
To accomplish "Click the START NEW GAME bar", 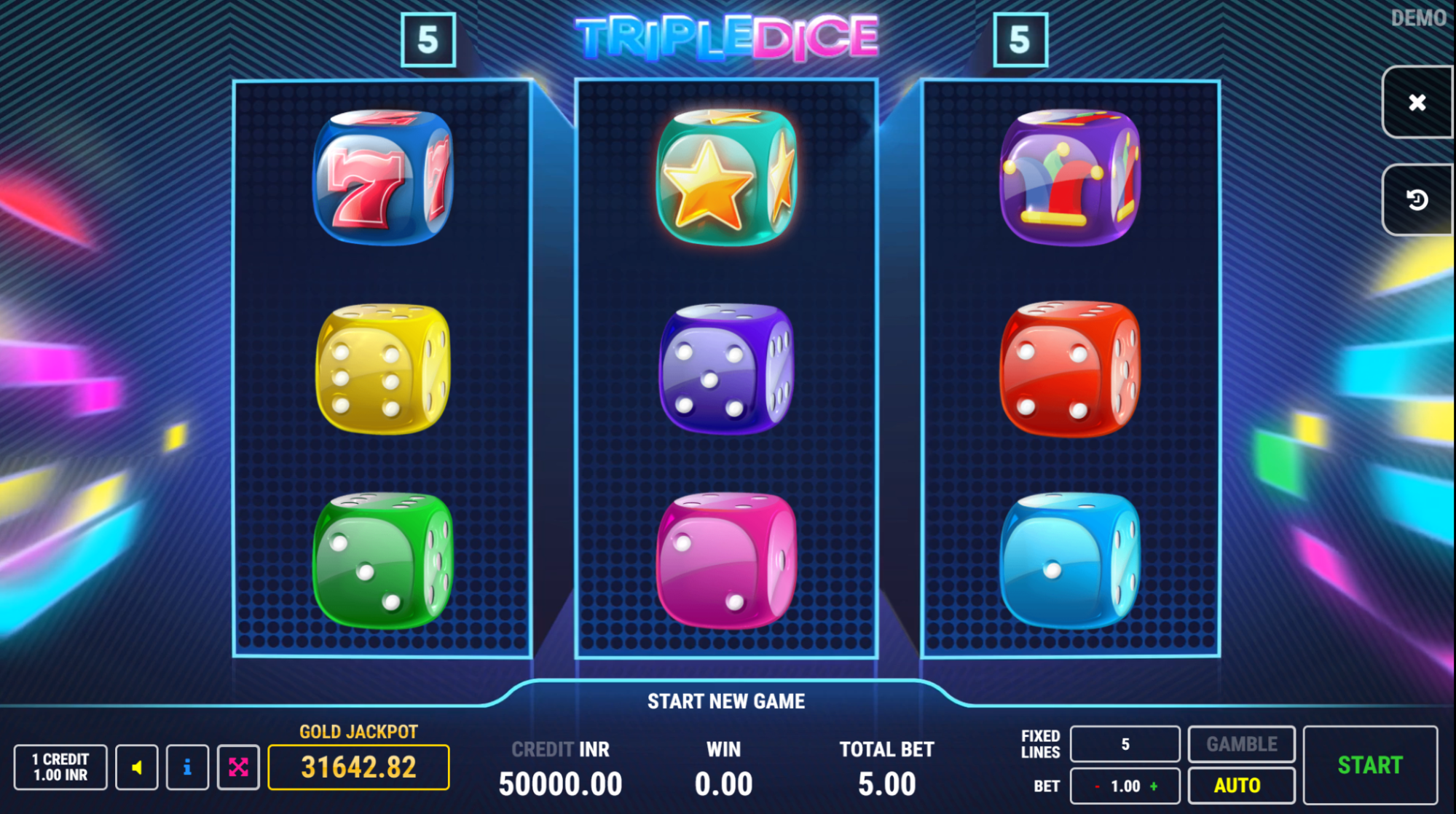I will 726,701.
